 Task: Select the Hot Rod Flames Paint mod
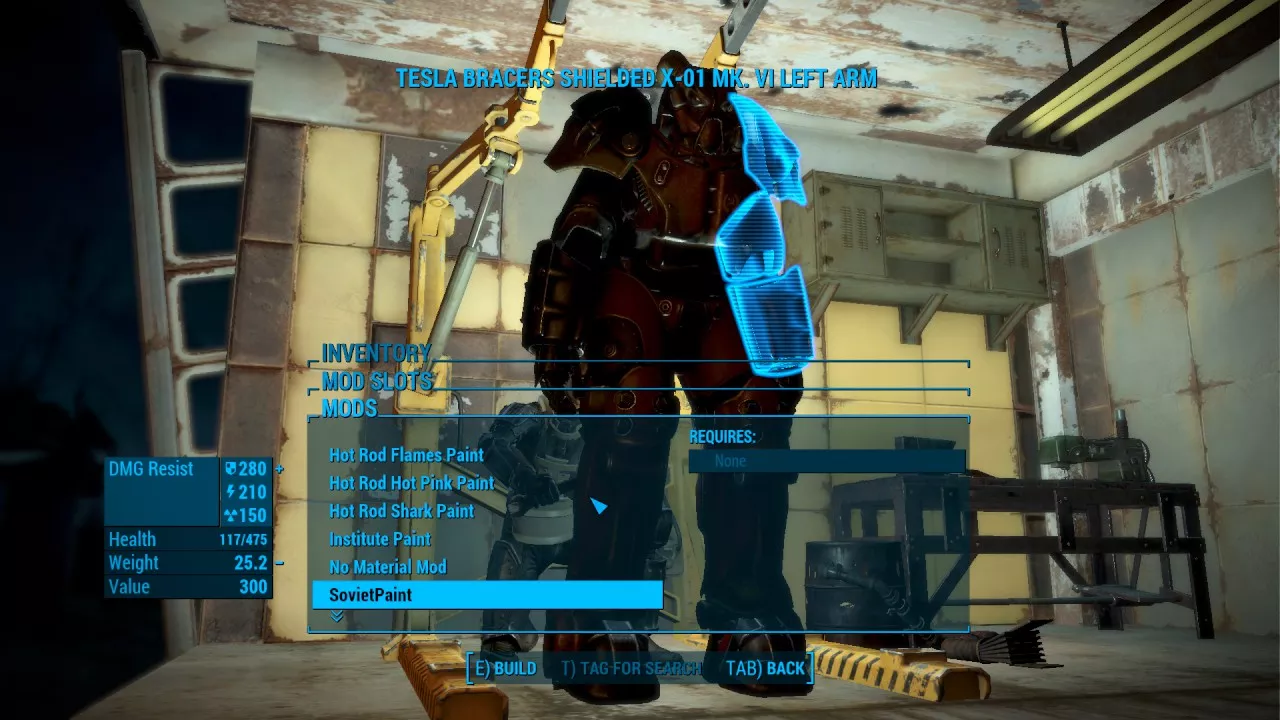(x=406, y=455)
